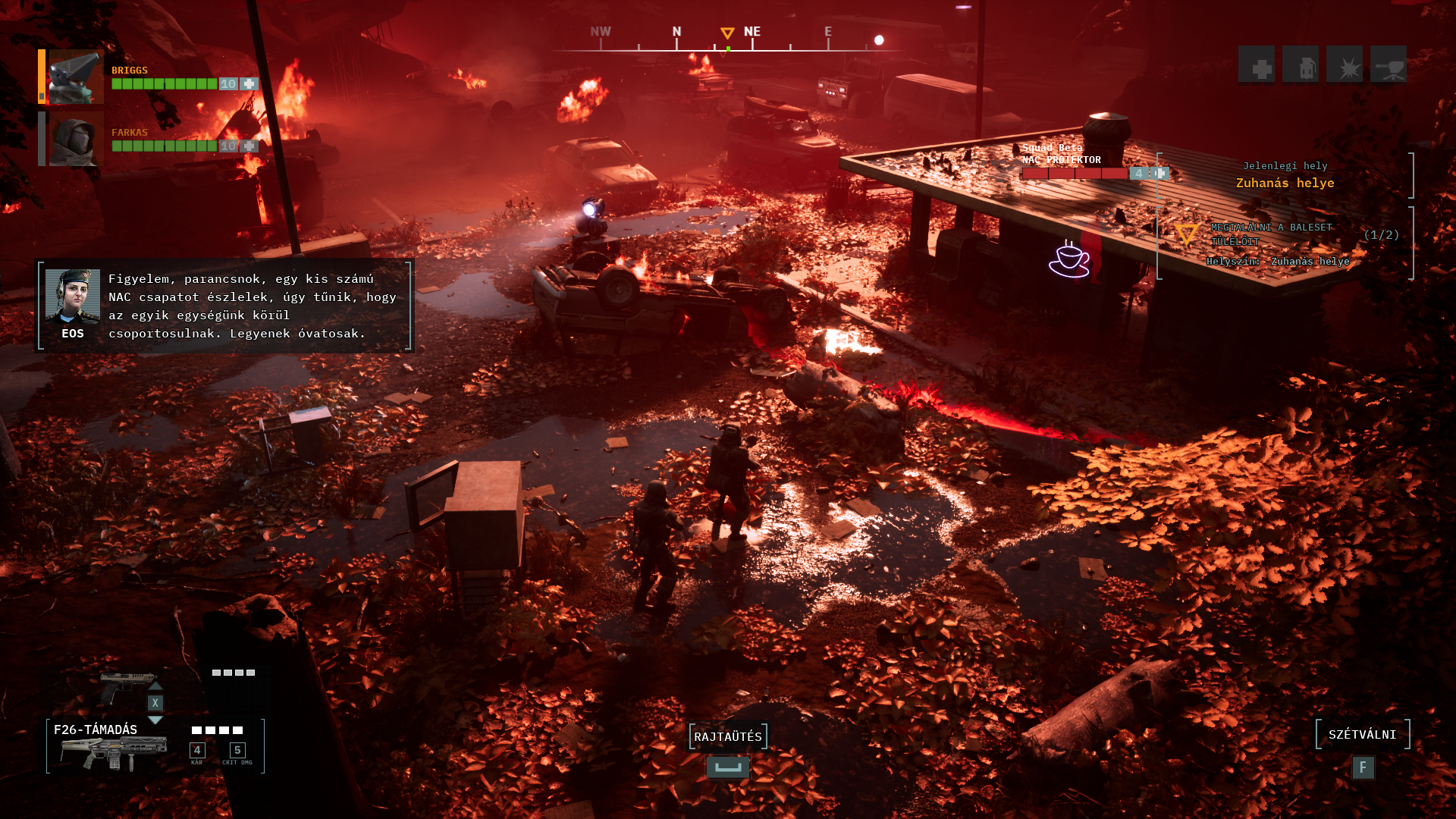Viewport: 1456px width, 819px height.
Task: Activate the explosion burst ability icon
Action: (1345, 64)
